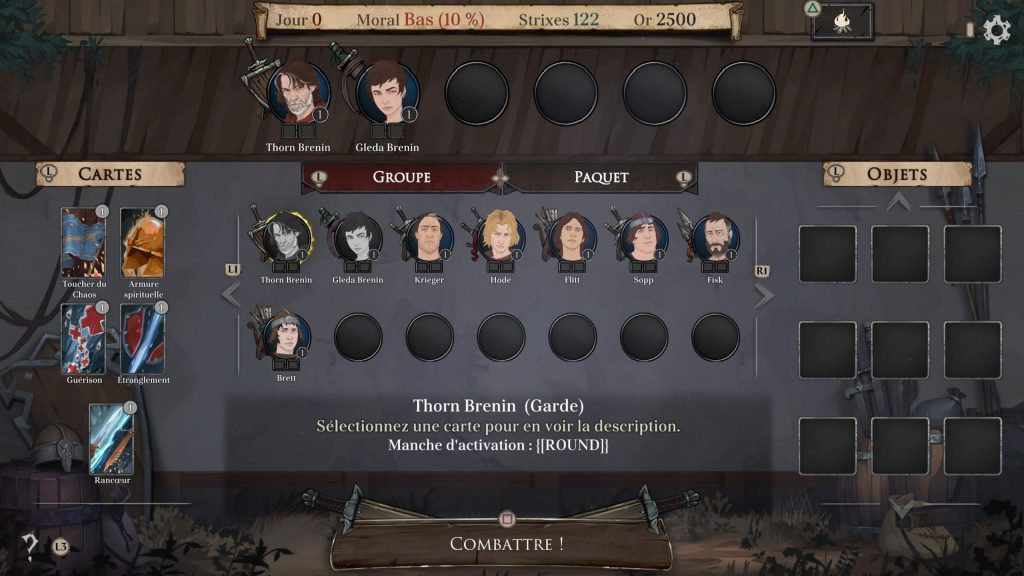Pick the Guérison card

82,338
